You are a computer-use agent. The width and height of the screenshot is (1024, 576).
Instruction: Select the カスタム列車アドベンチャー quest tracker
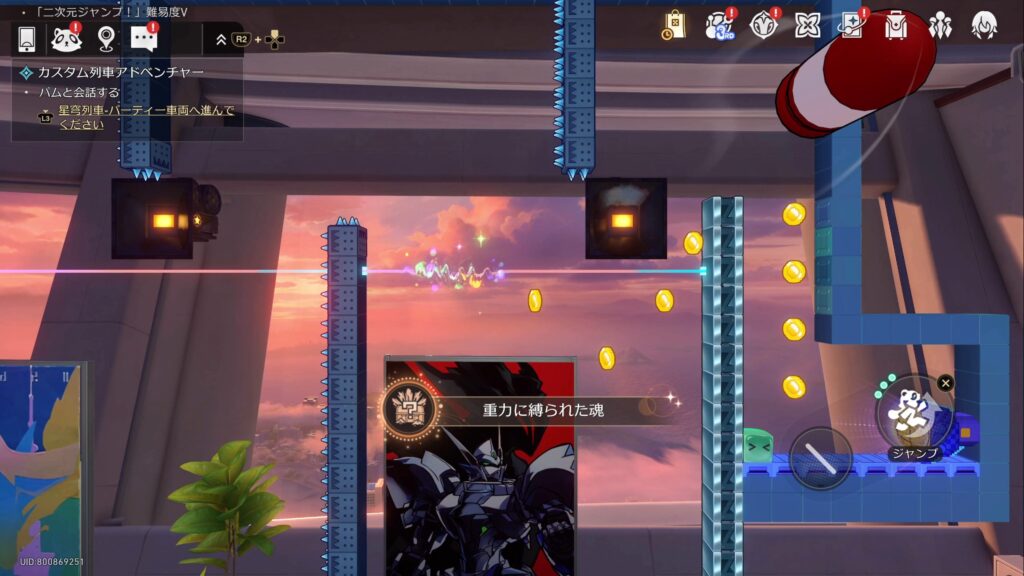[120, 73]
